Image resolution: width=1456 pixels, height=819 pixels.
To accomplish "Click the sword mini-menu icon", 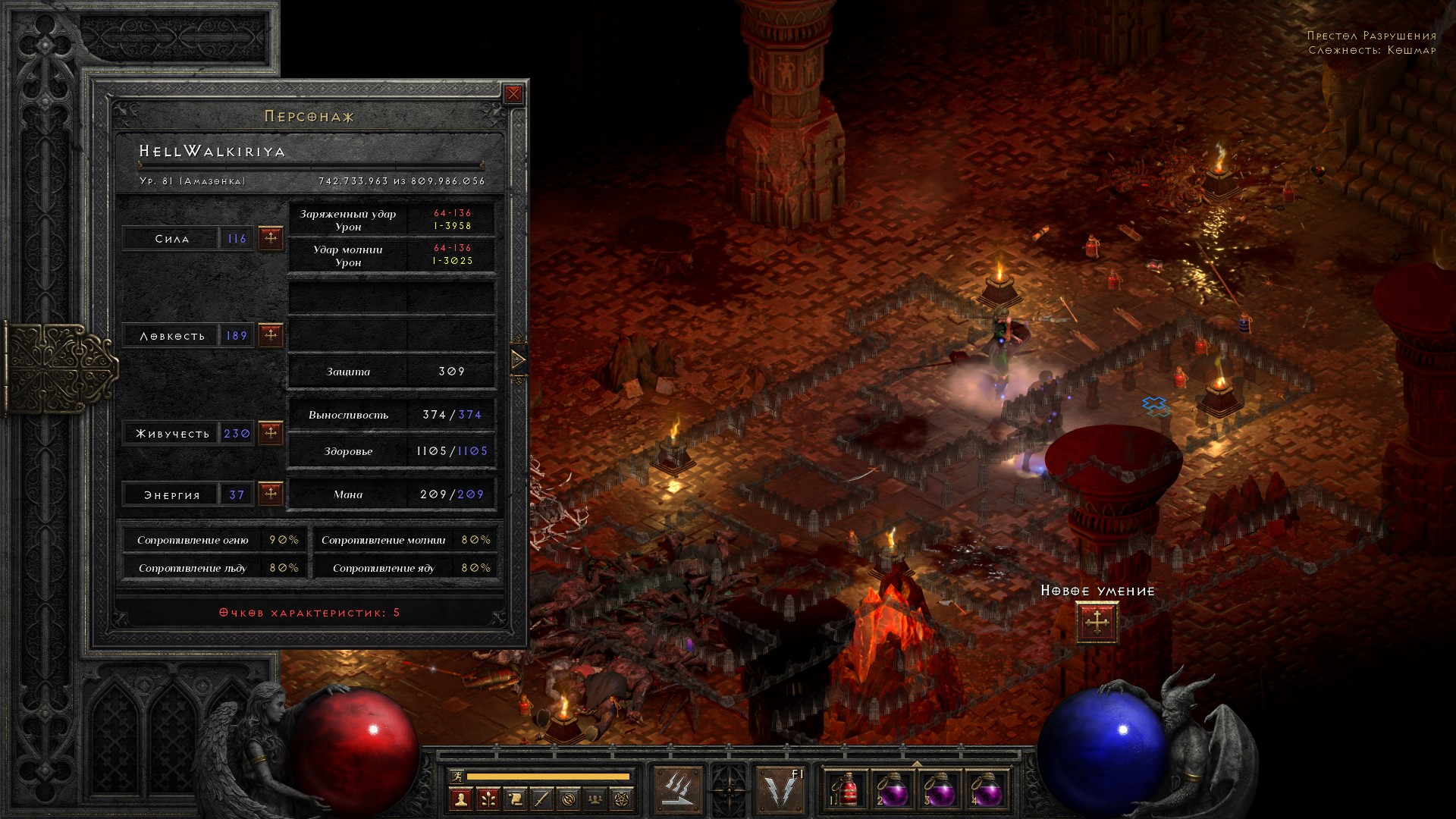I will 541,799.
